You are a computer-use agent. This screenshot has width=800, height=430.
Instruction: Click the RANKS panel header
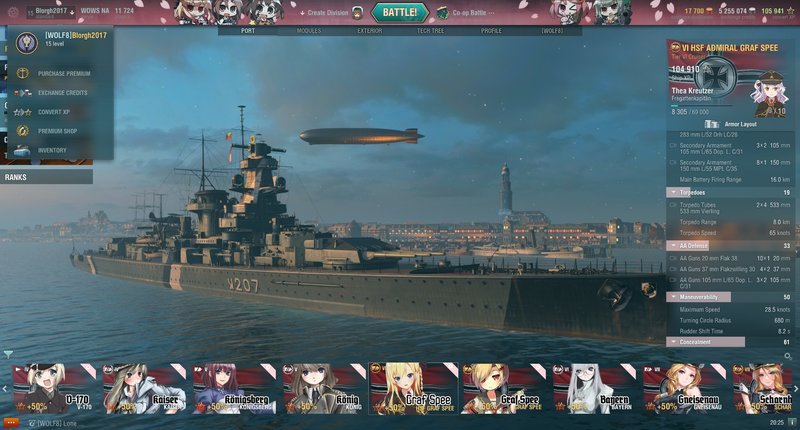[x=46, y=177]
